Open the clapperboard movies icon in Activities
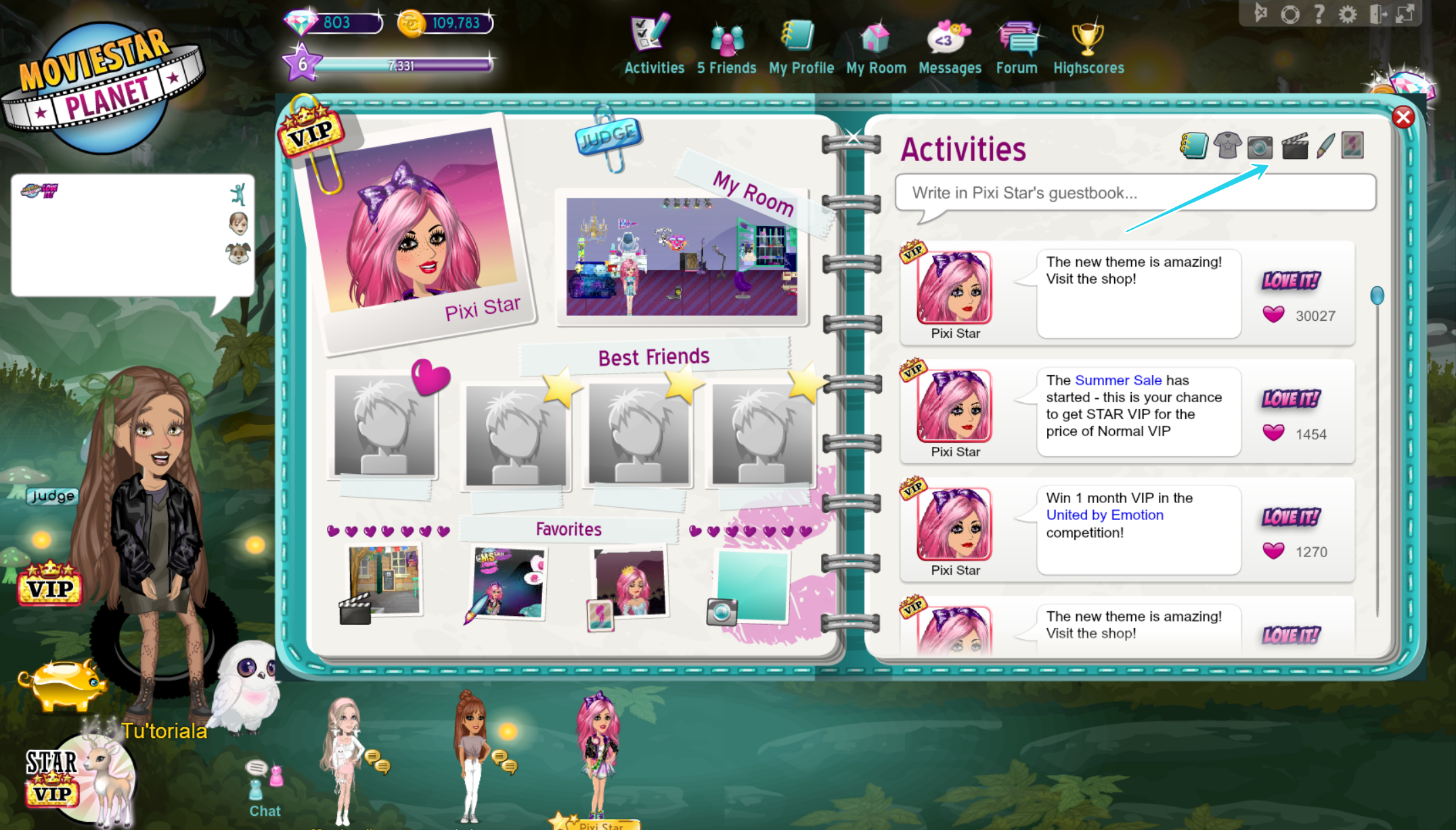Image resolution: width=1456 pixels, height=830 pixels. pyautogui.click(x=1295, y=146)
